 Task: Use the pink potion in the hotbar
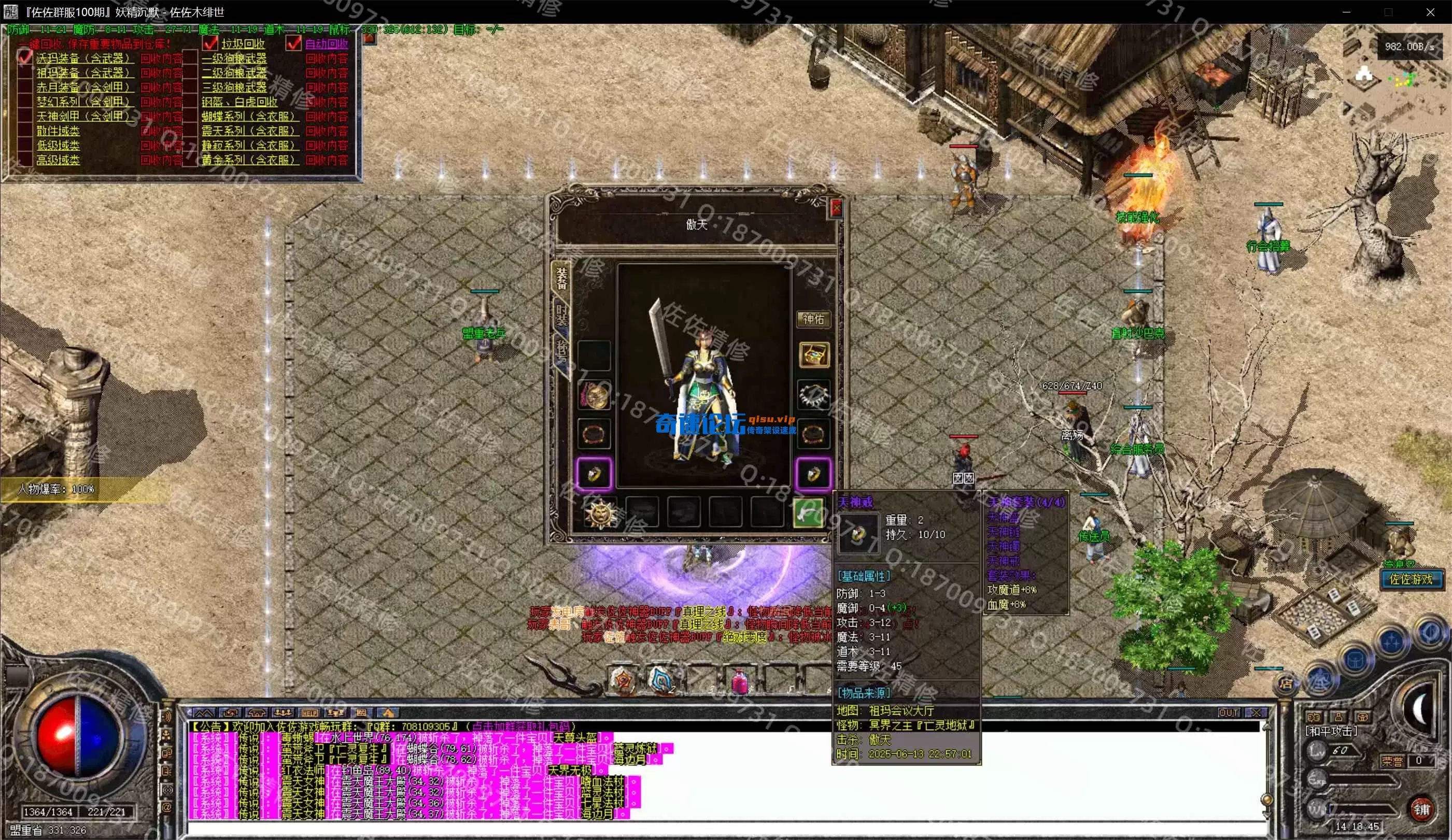point(739,680)
